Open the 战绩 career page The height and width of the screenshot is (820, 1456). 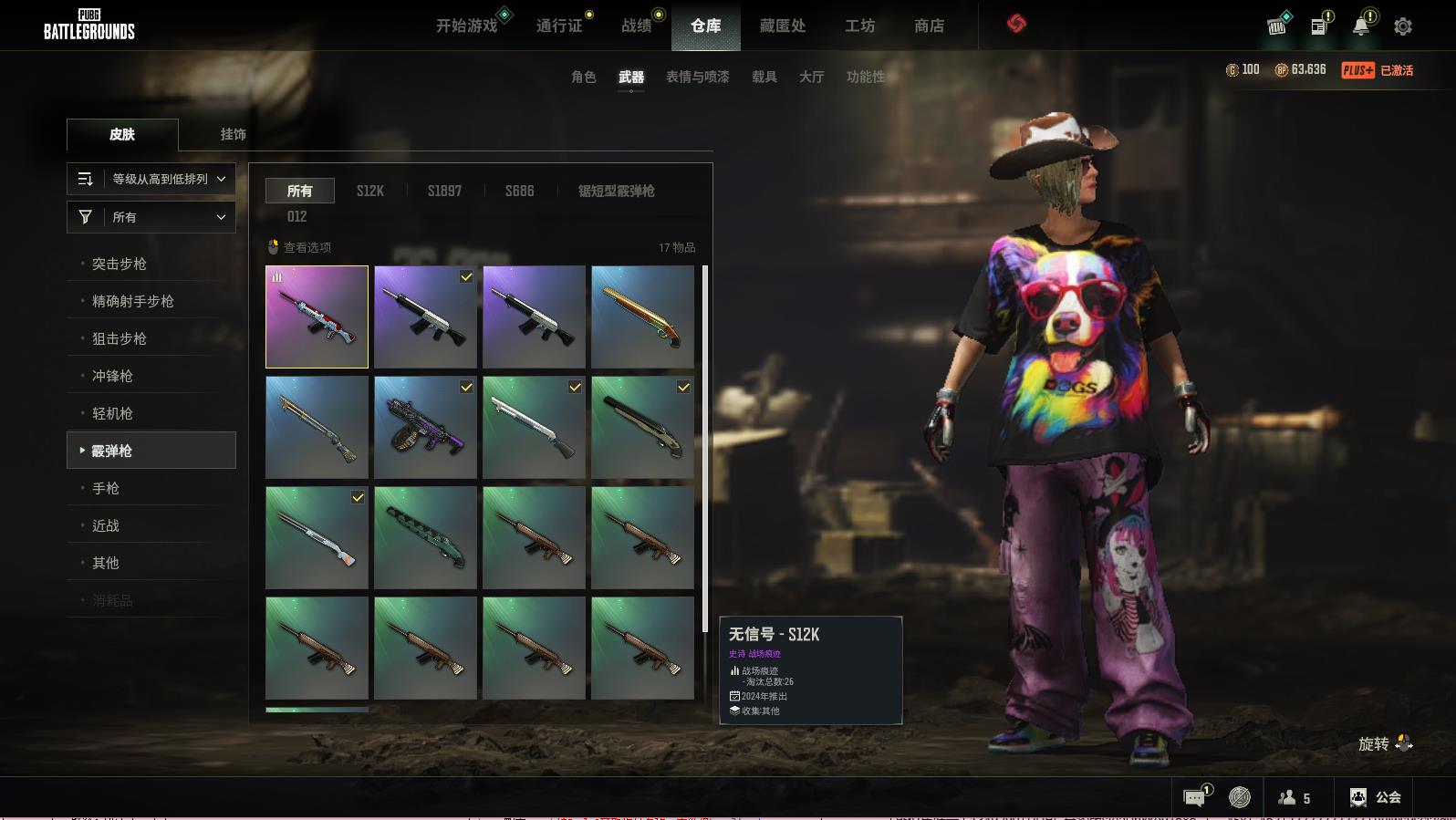[x=636, y=26]
